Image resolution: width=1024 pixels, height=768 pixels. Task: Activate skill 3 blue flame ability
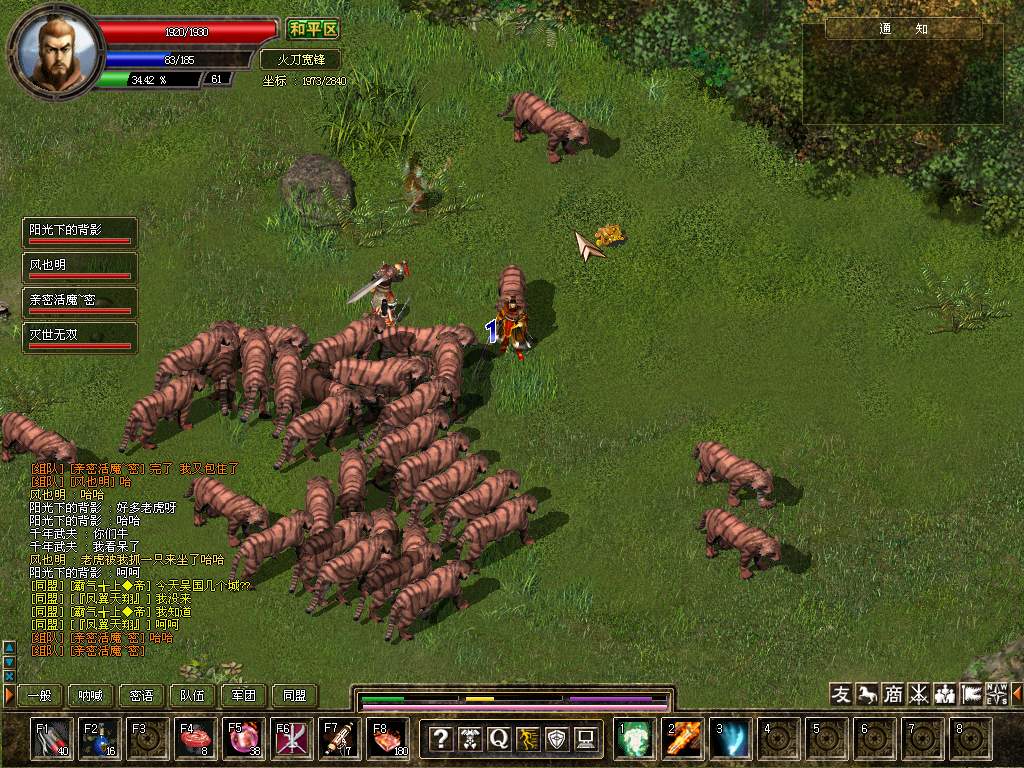(x=732, y=739)
